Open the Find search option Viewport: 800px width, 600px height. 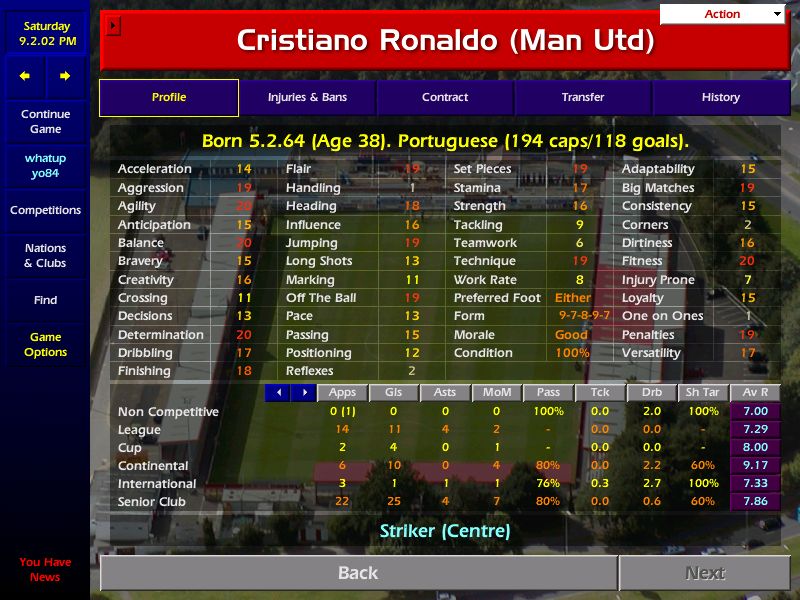pyautogui.click(x=45, y=300)
